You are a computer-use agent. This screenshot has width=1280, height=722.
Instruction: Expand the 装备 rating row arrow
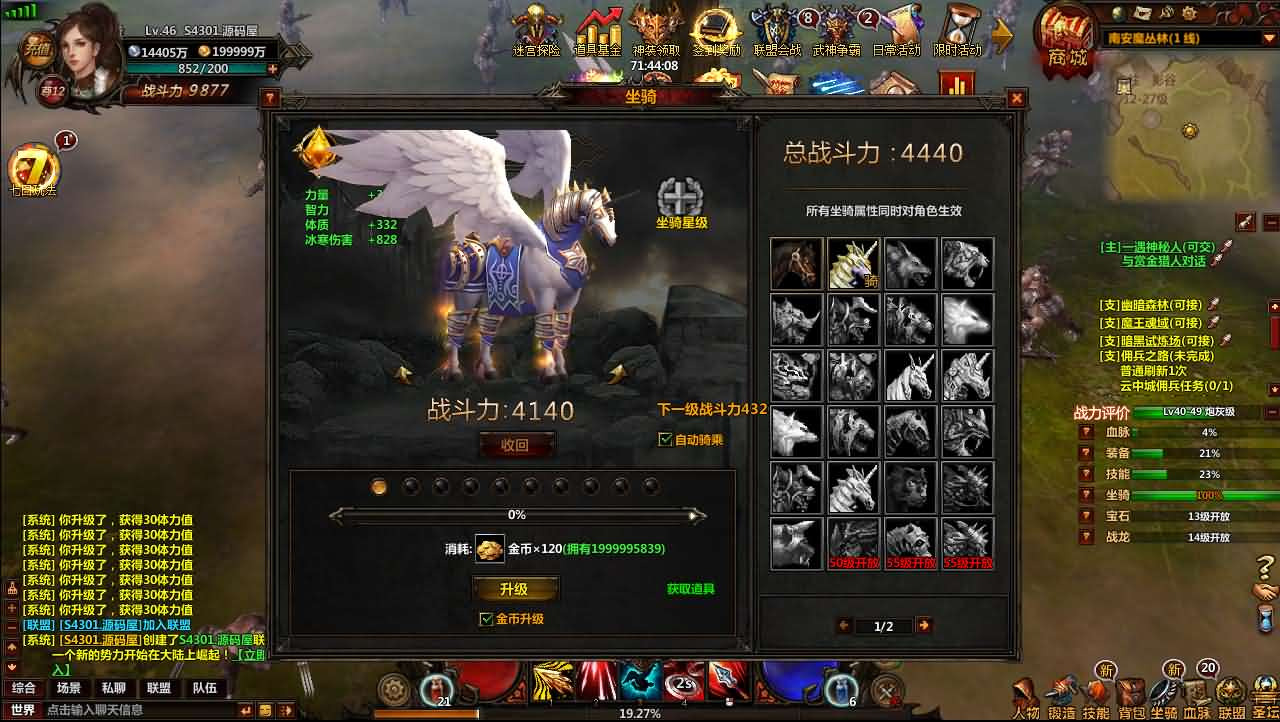1085,453
